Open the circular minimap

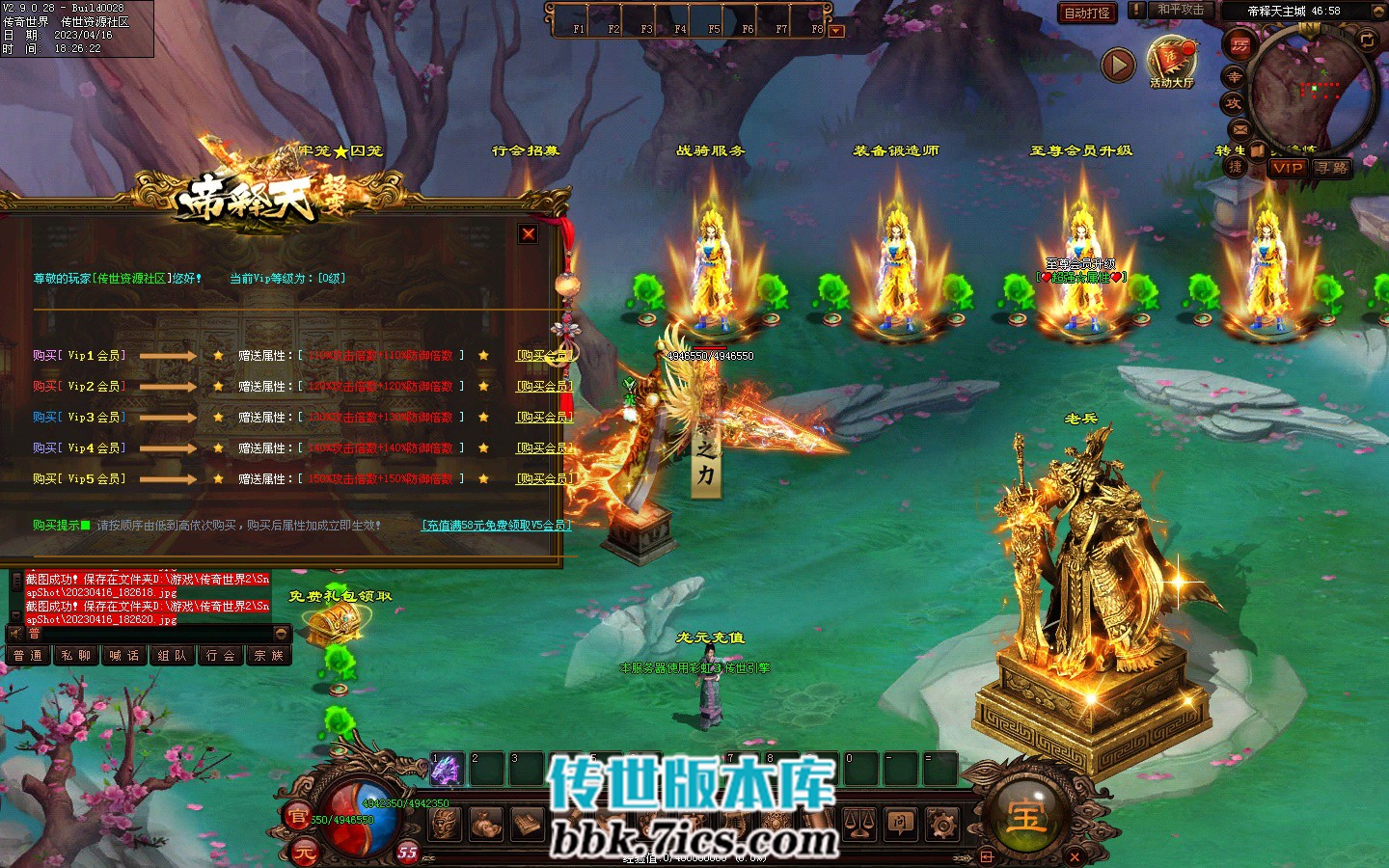point(1310,92)
